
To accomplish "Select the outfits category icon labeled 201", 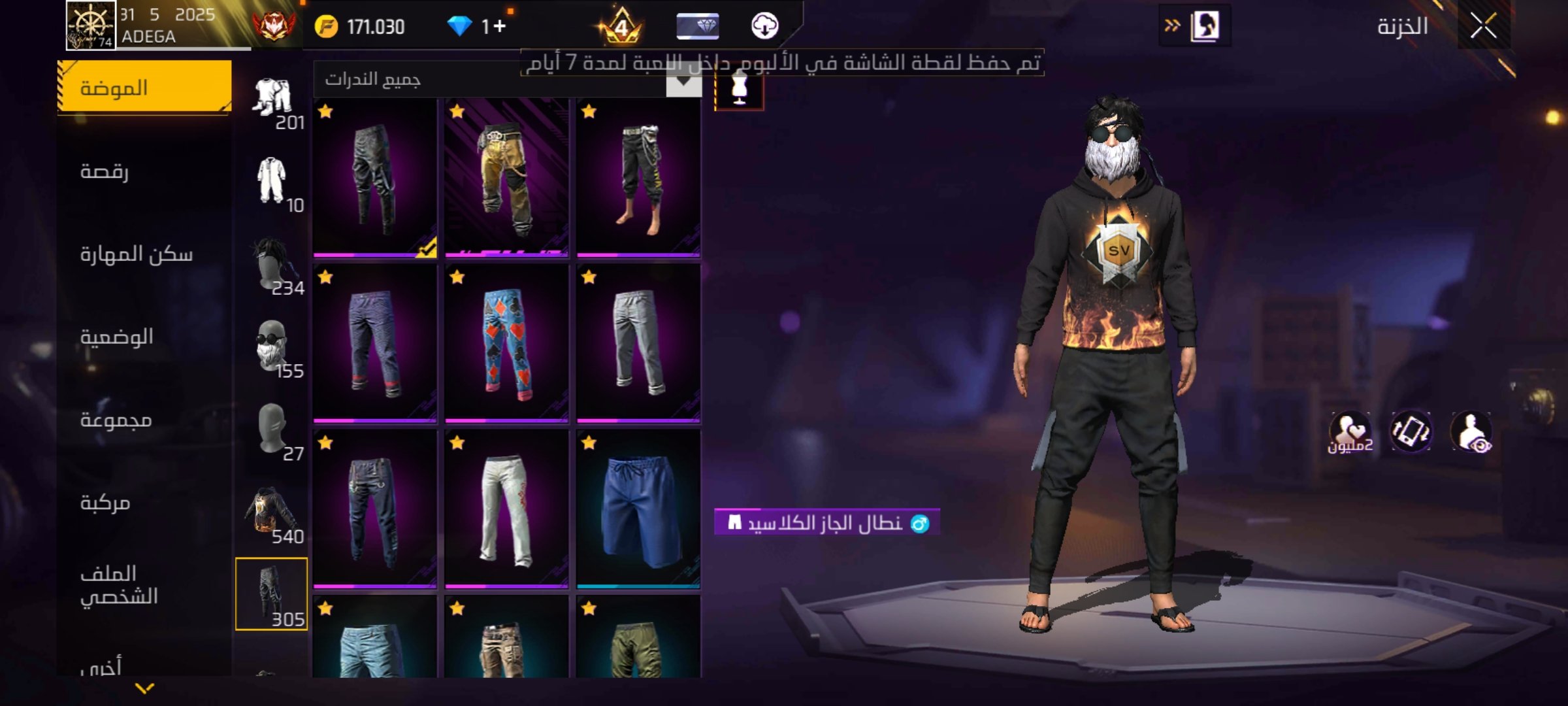I will 274,95.
